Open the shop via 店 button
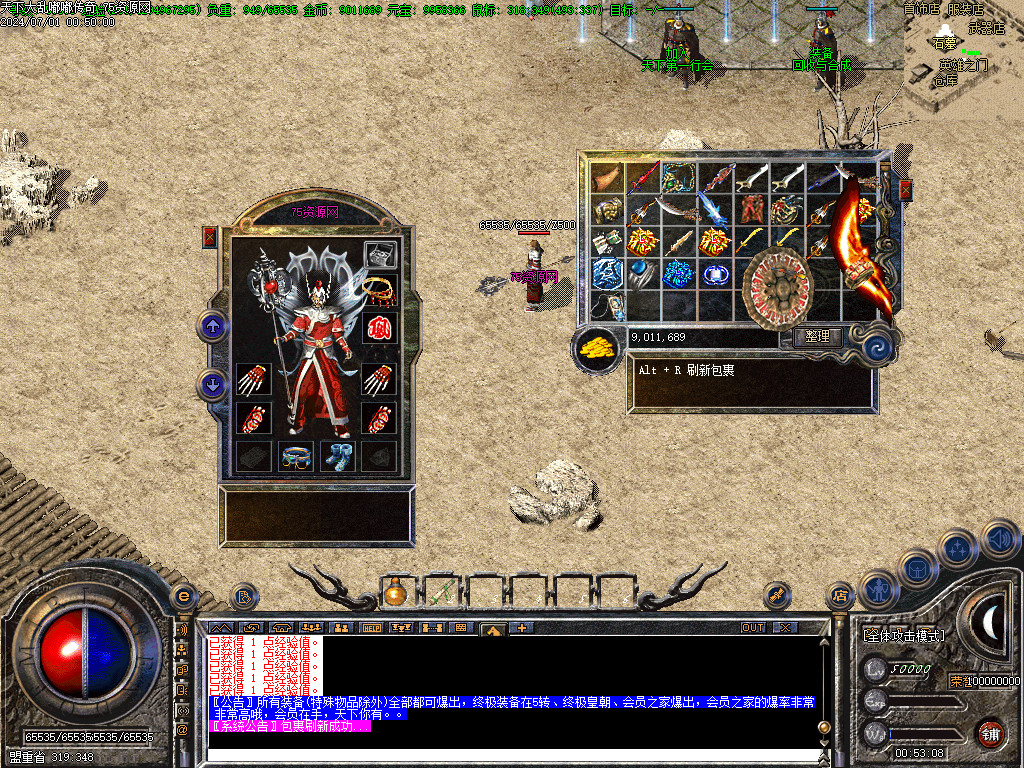1024x768 pixels. pos(838,595)
